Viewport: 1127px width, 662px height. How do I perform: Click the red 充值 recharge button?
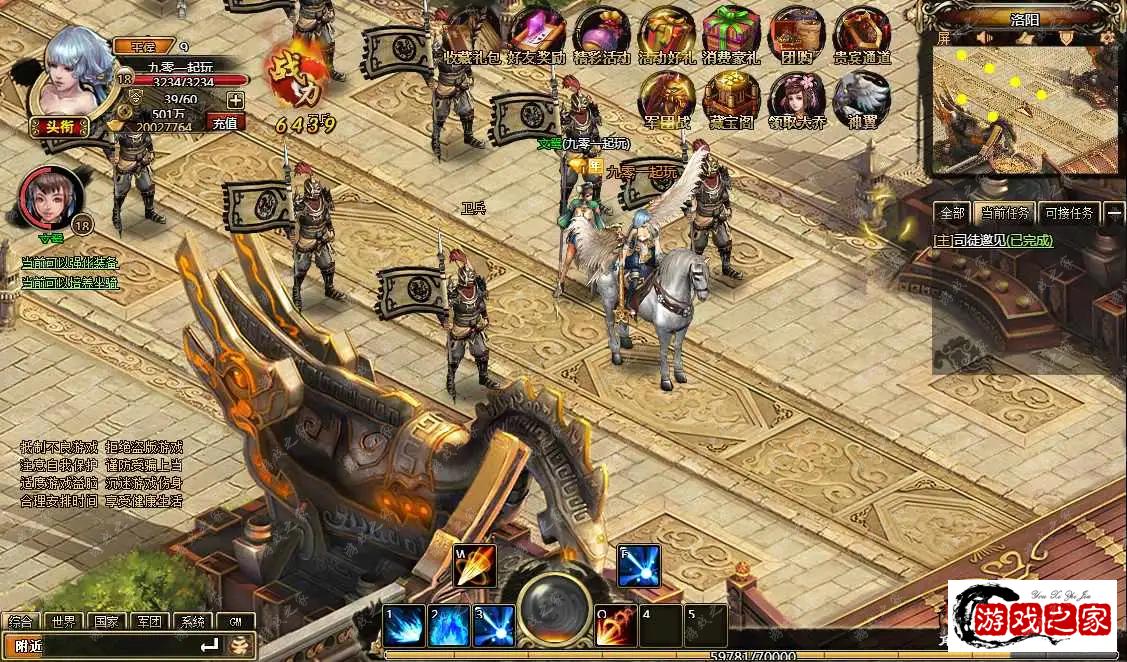(x=226, y=123)
